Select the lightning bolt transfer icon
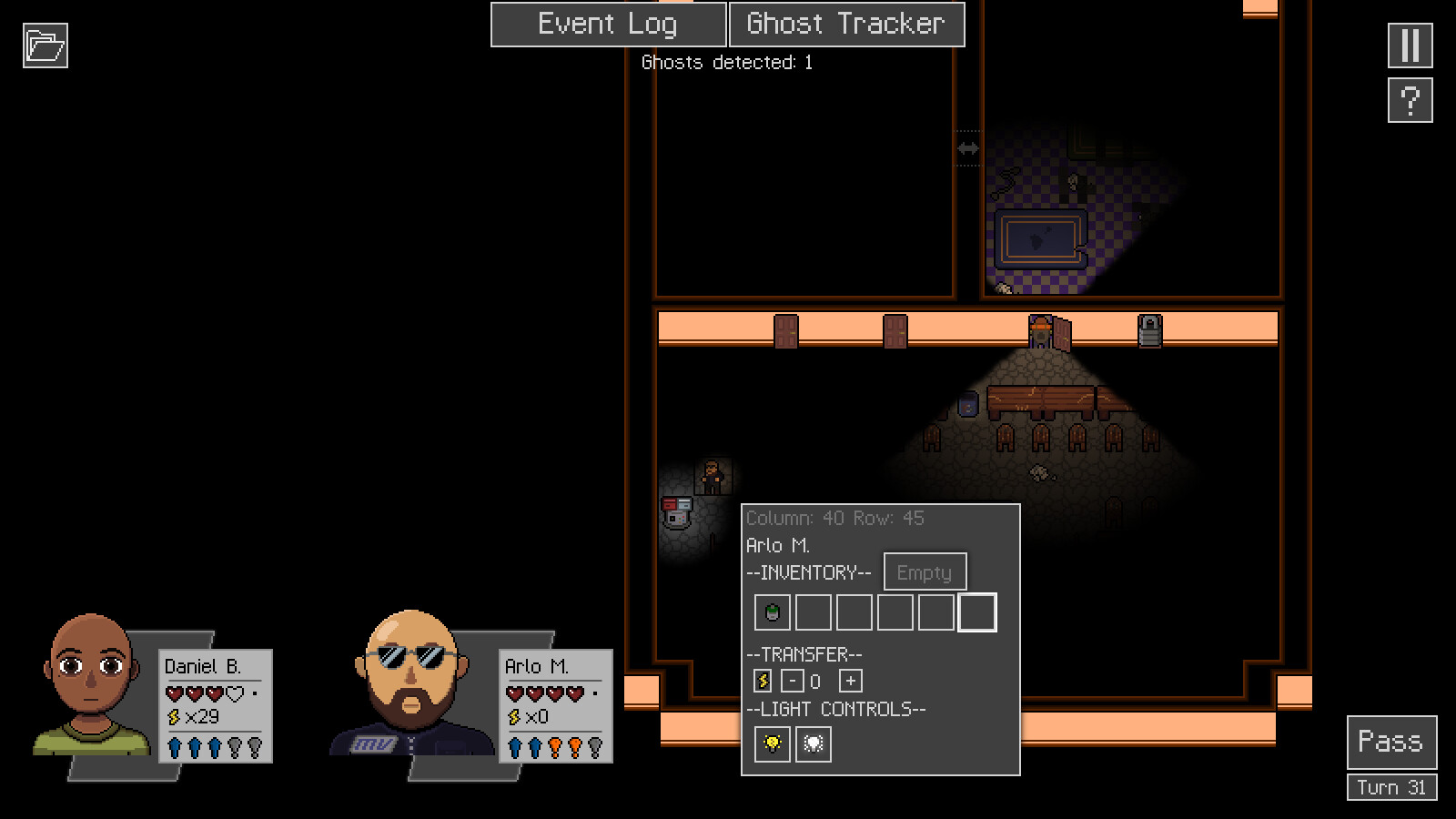Viewport: 1456px width, 819px height. (762, 680)
